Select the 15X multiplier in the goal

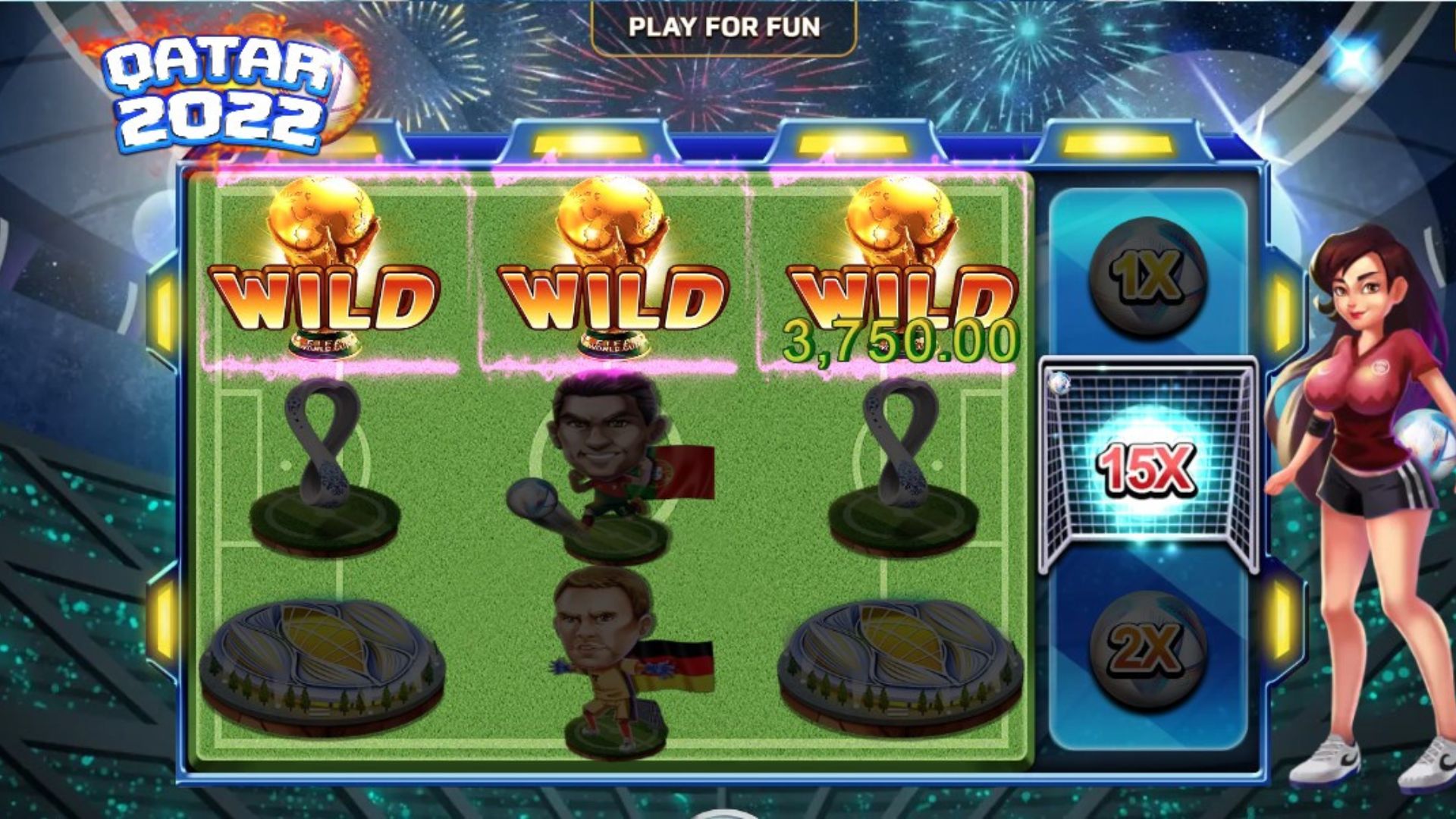pos(1148,468)
